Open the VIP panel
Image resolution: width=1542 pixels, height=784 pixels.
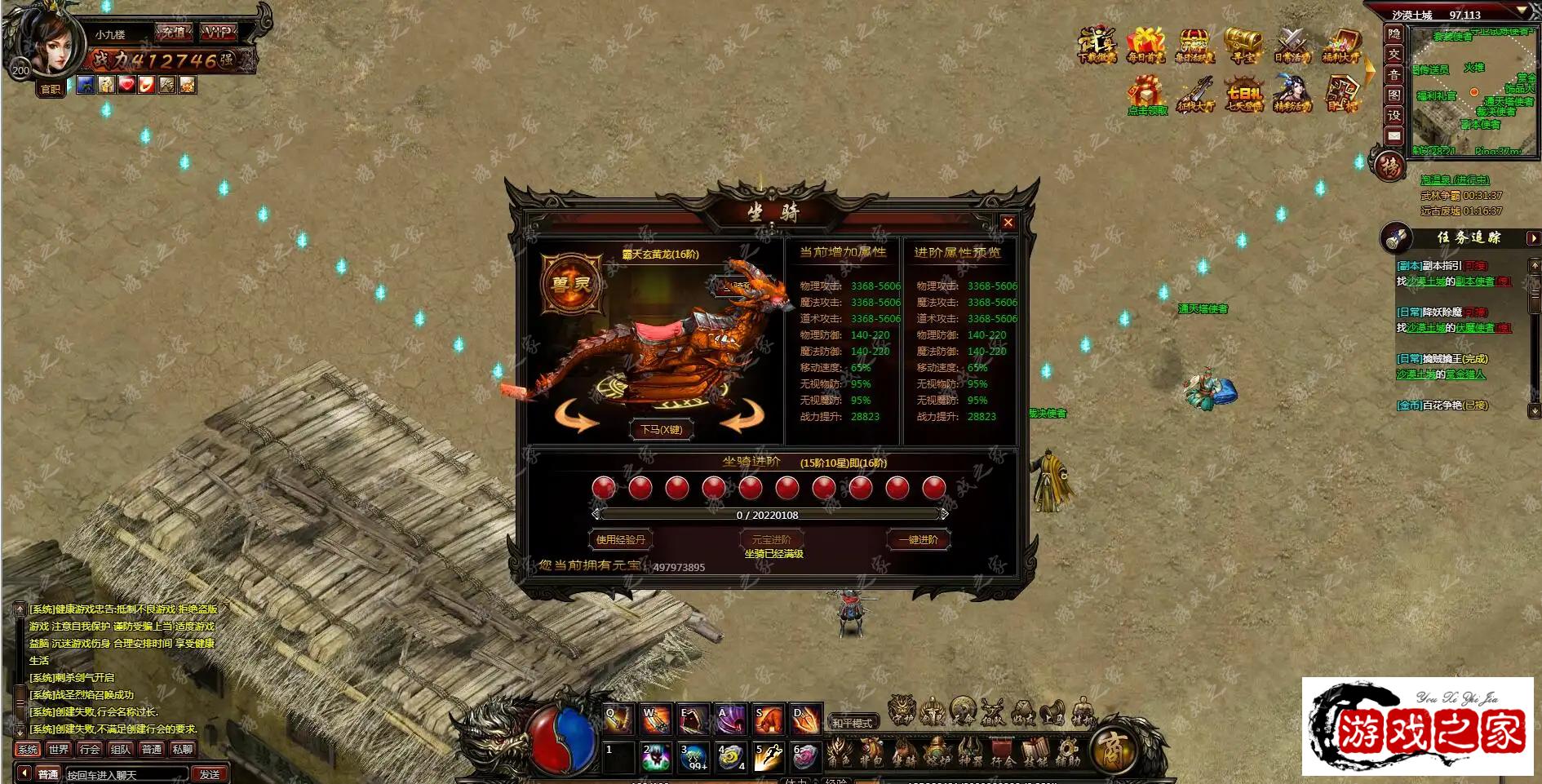tap(218, 33)
